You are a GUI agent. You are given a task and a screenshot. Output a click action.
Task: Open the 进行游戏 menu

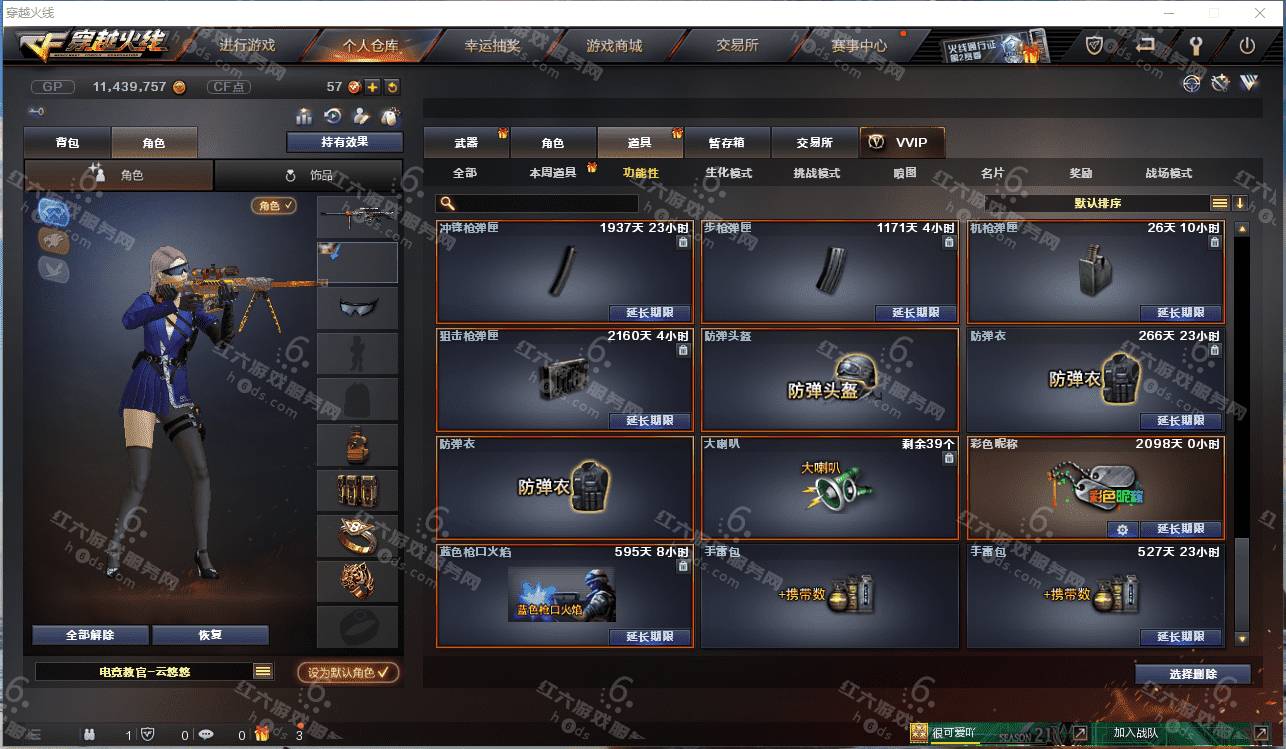coord(246,45)
